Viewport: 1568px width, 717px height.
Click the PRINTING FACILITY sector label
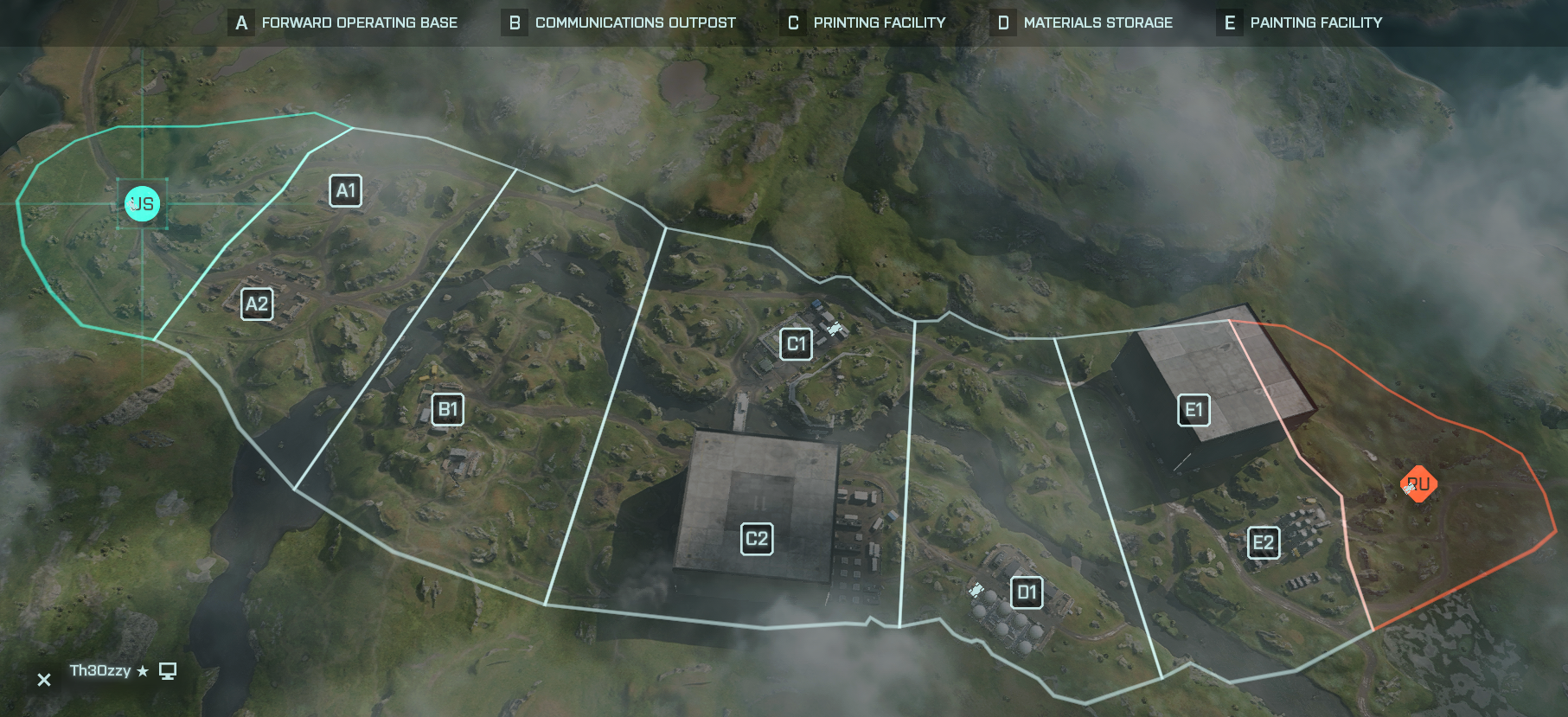pyautogui.click(x=879, y=22)
